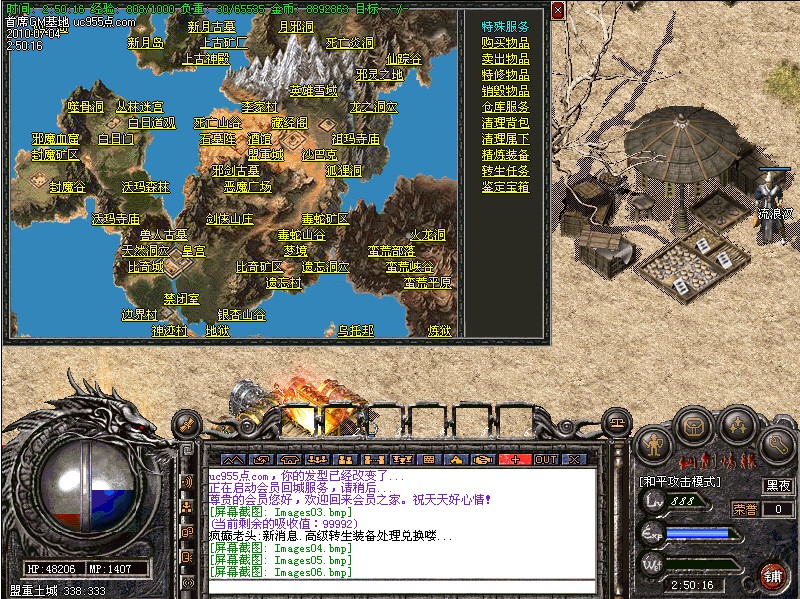Open the 购买物品 service

pyautogui.click(x=505, y=43)
